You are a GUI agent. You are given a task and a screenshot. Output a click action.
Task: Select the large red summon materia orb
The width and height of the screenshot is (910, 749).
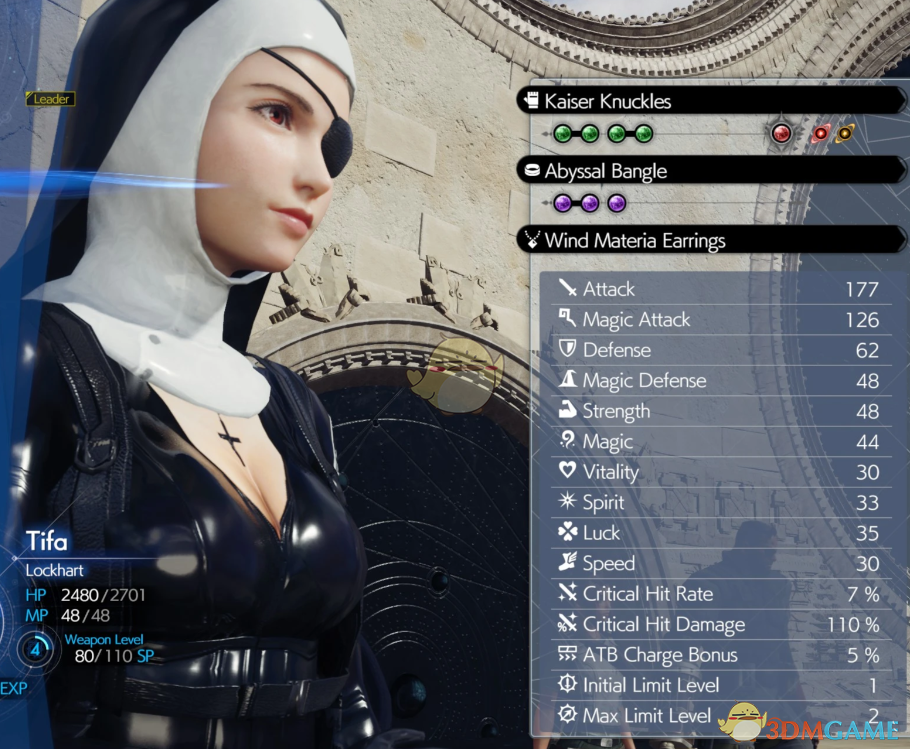click(782, 133)
